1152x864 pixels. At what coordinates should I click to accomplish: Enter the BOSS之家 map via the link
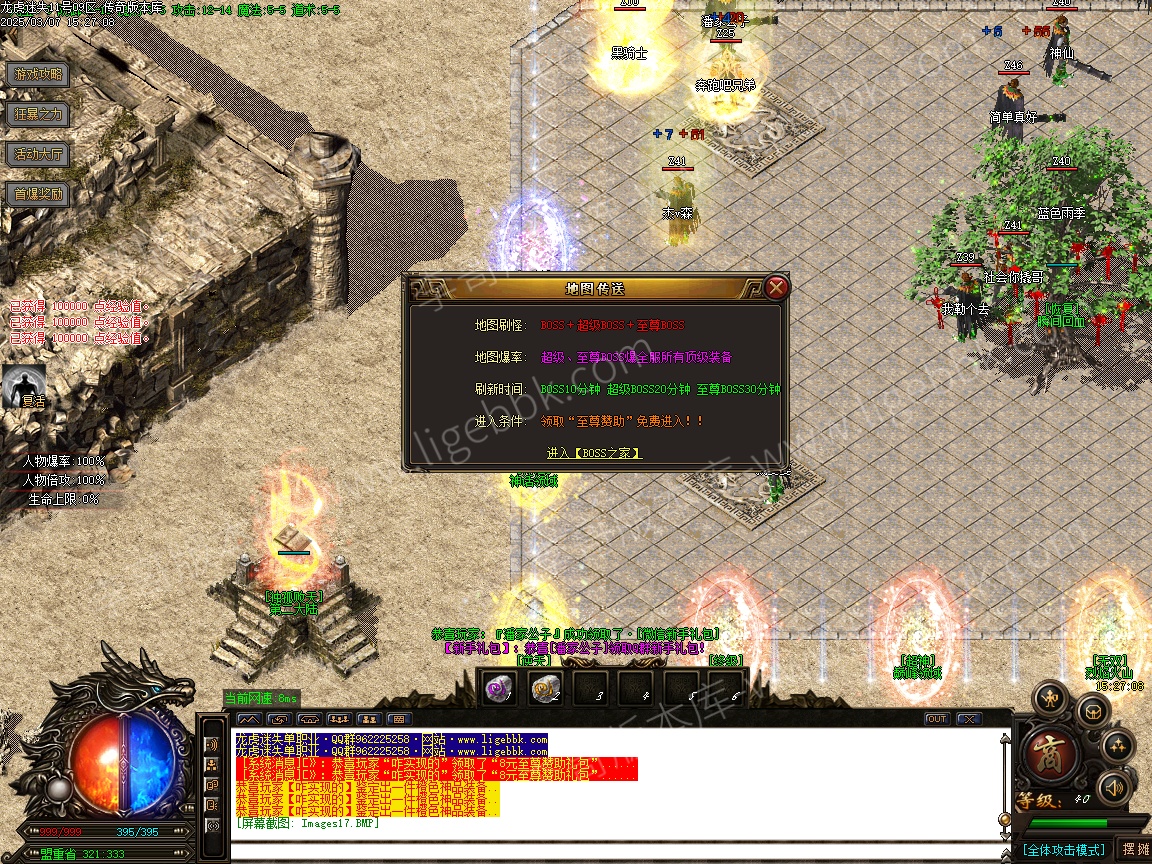594,453
